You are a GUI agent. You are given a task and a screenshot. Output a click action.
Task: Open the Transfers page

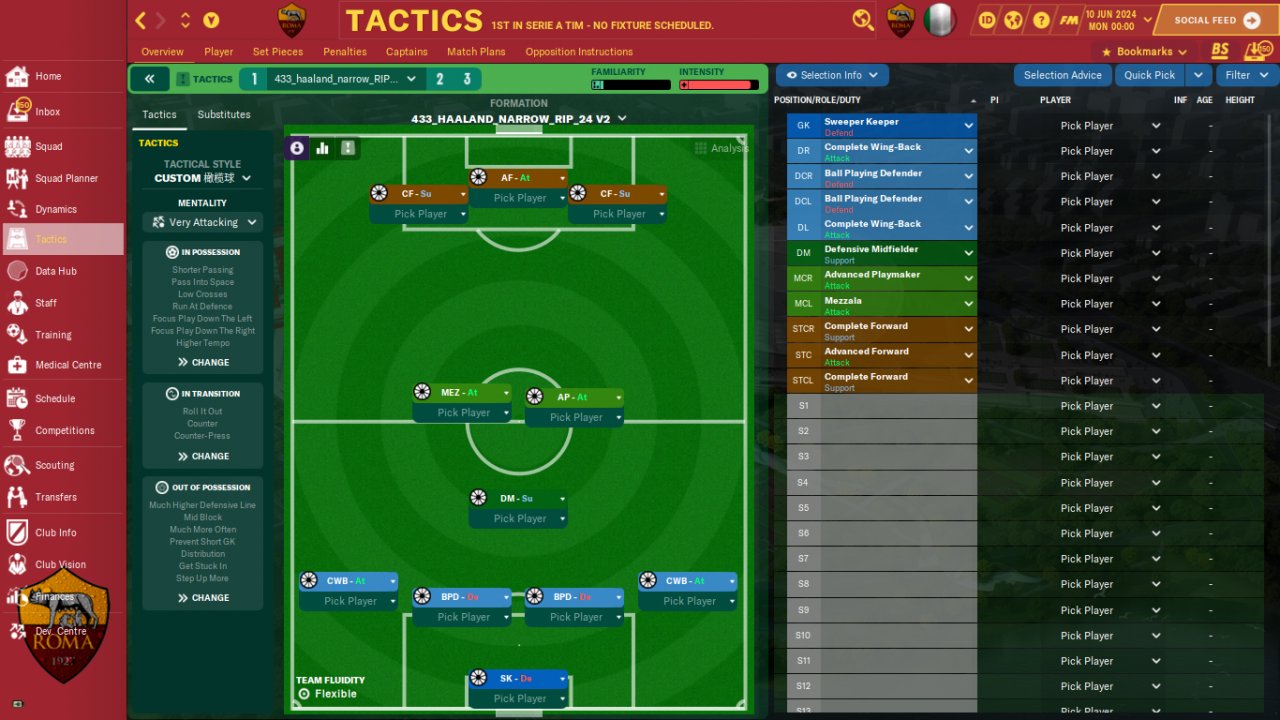[x=56, y=497]
